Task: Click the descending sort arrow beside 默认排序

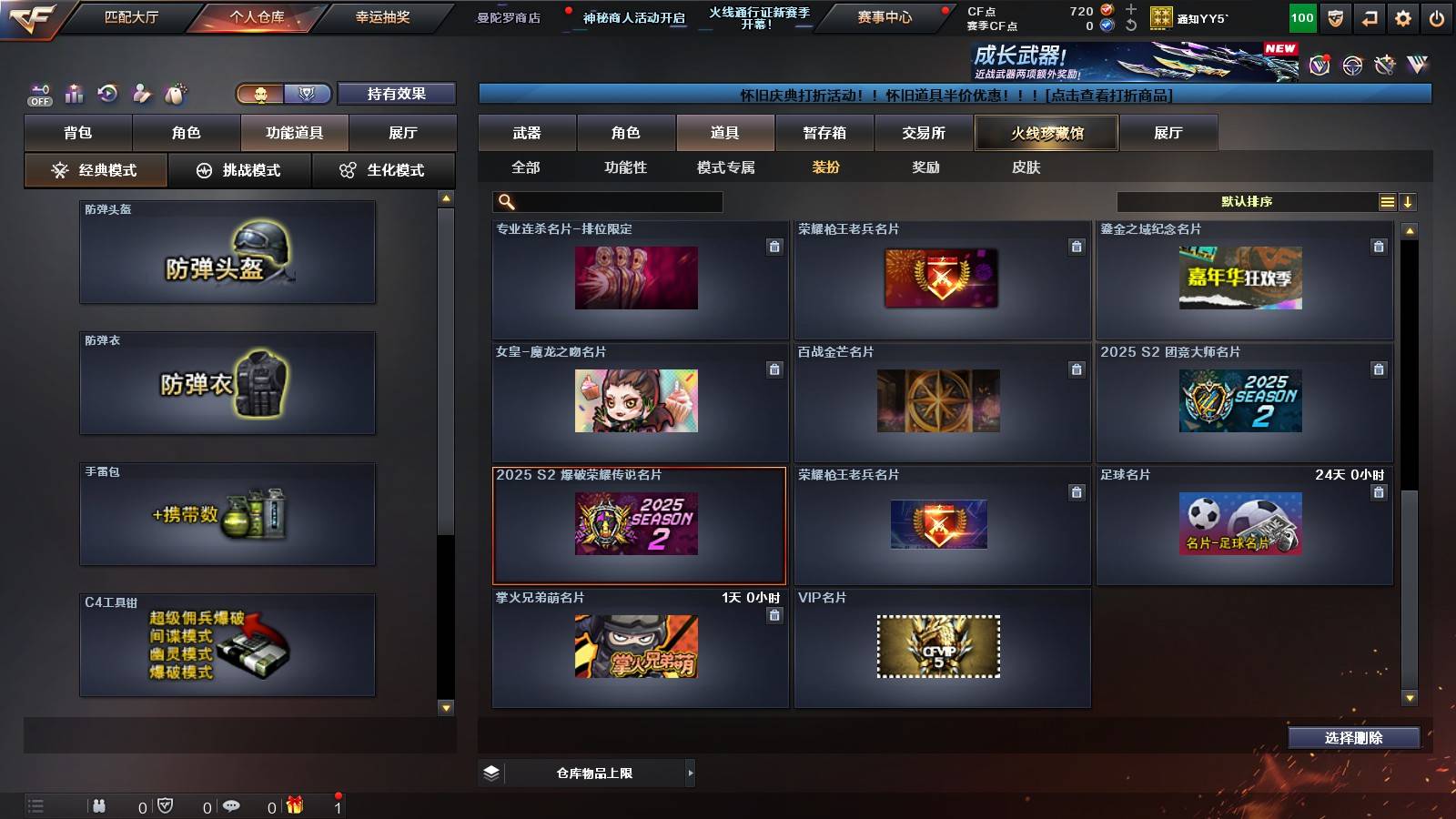Action: tap(1409, 201)
